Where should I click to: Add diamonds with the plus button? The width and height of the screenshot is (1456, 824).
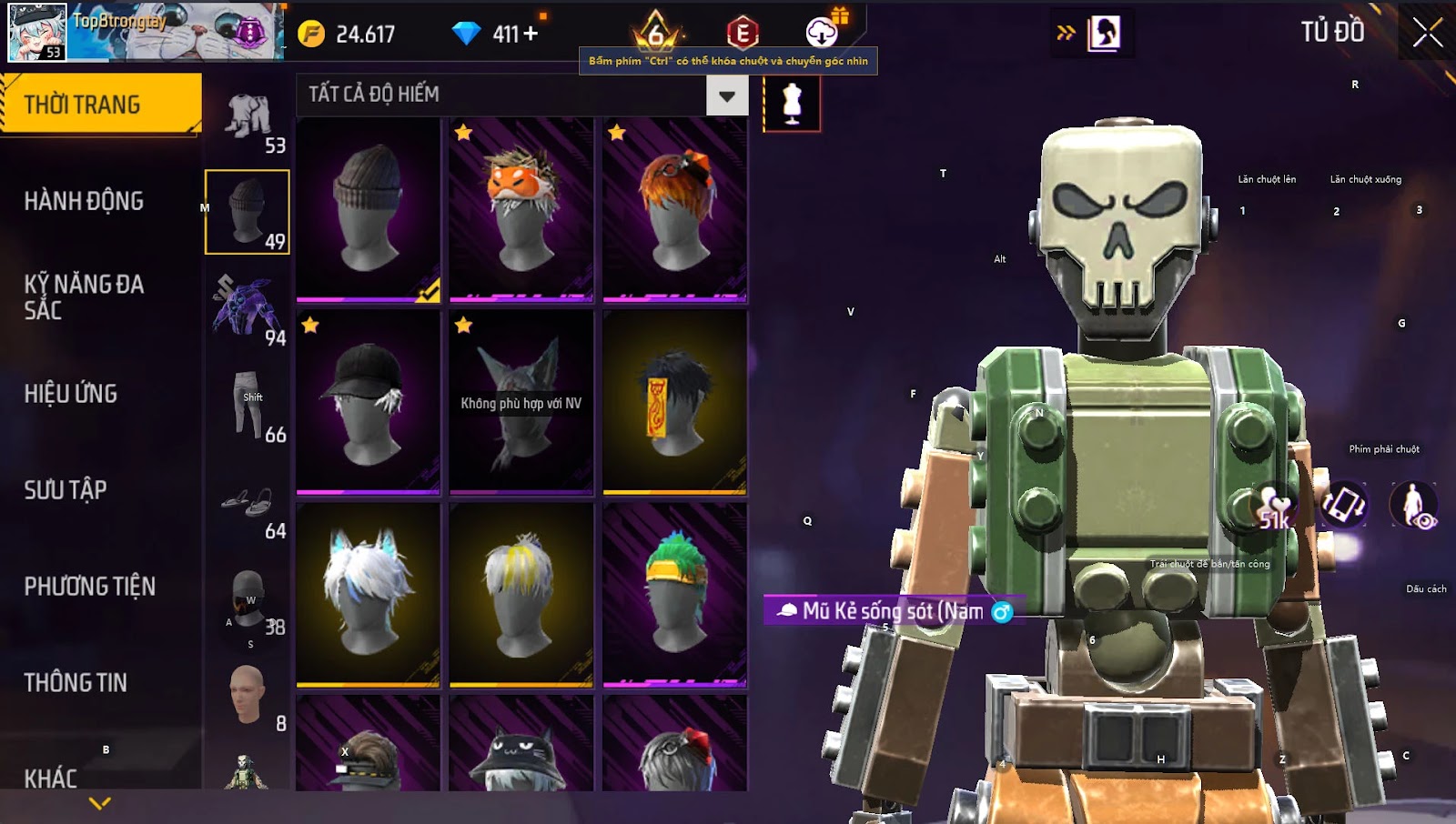click(530, 34)
